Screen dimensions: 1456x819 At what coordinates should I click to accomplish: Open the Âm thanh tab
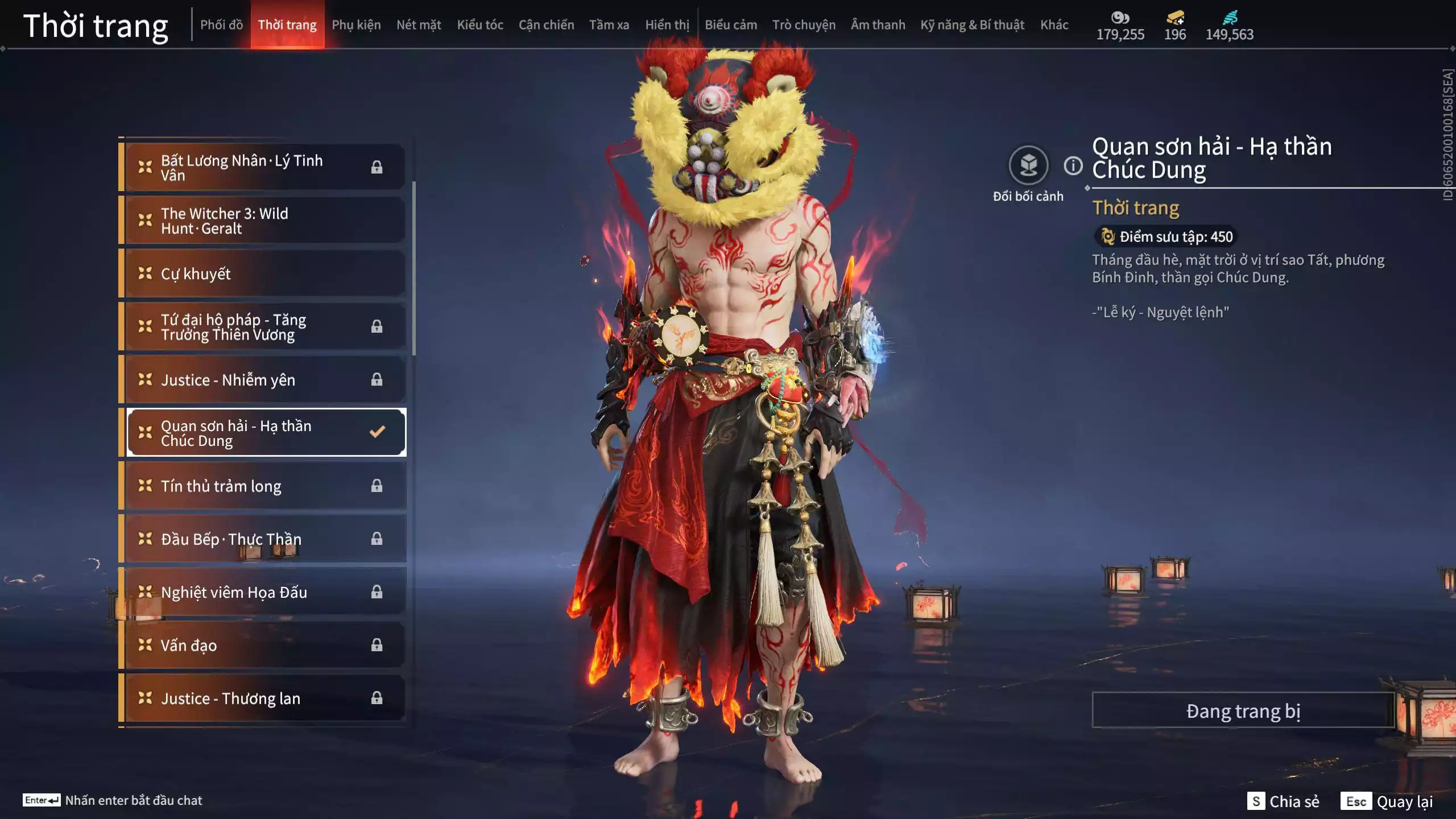(x=878, y=25)
